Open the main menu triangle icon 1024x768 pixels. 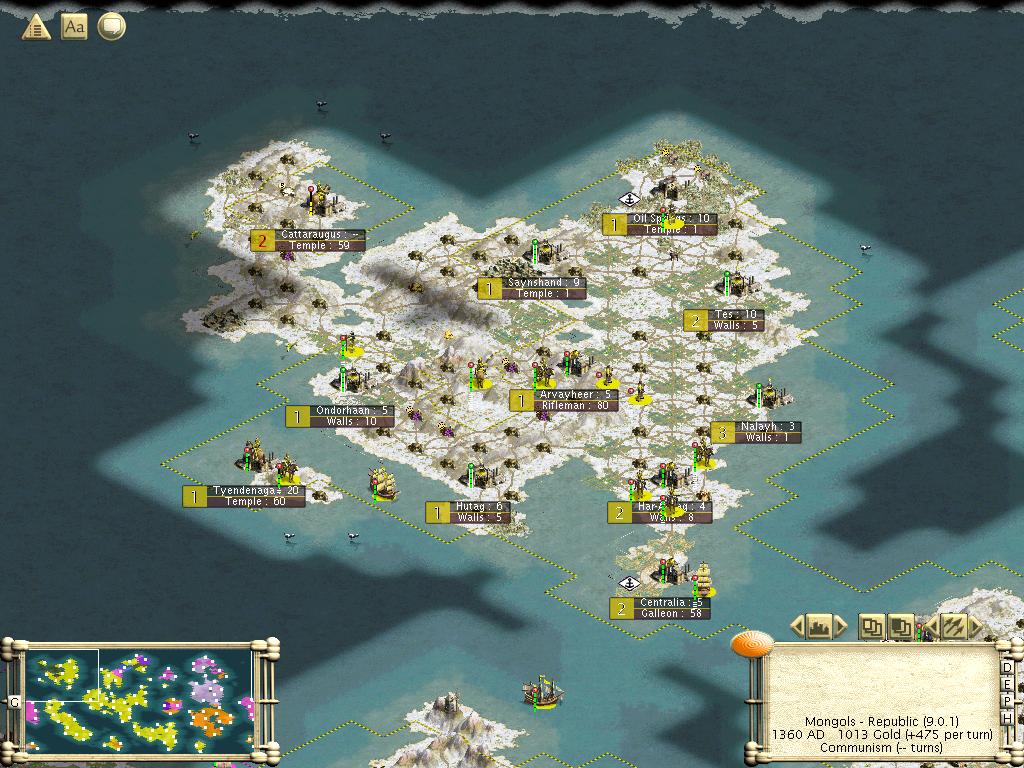tap(36, 27)
